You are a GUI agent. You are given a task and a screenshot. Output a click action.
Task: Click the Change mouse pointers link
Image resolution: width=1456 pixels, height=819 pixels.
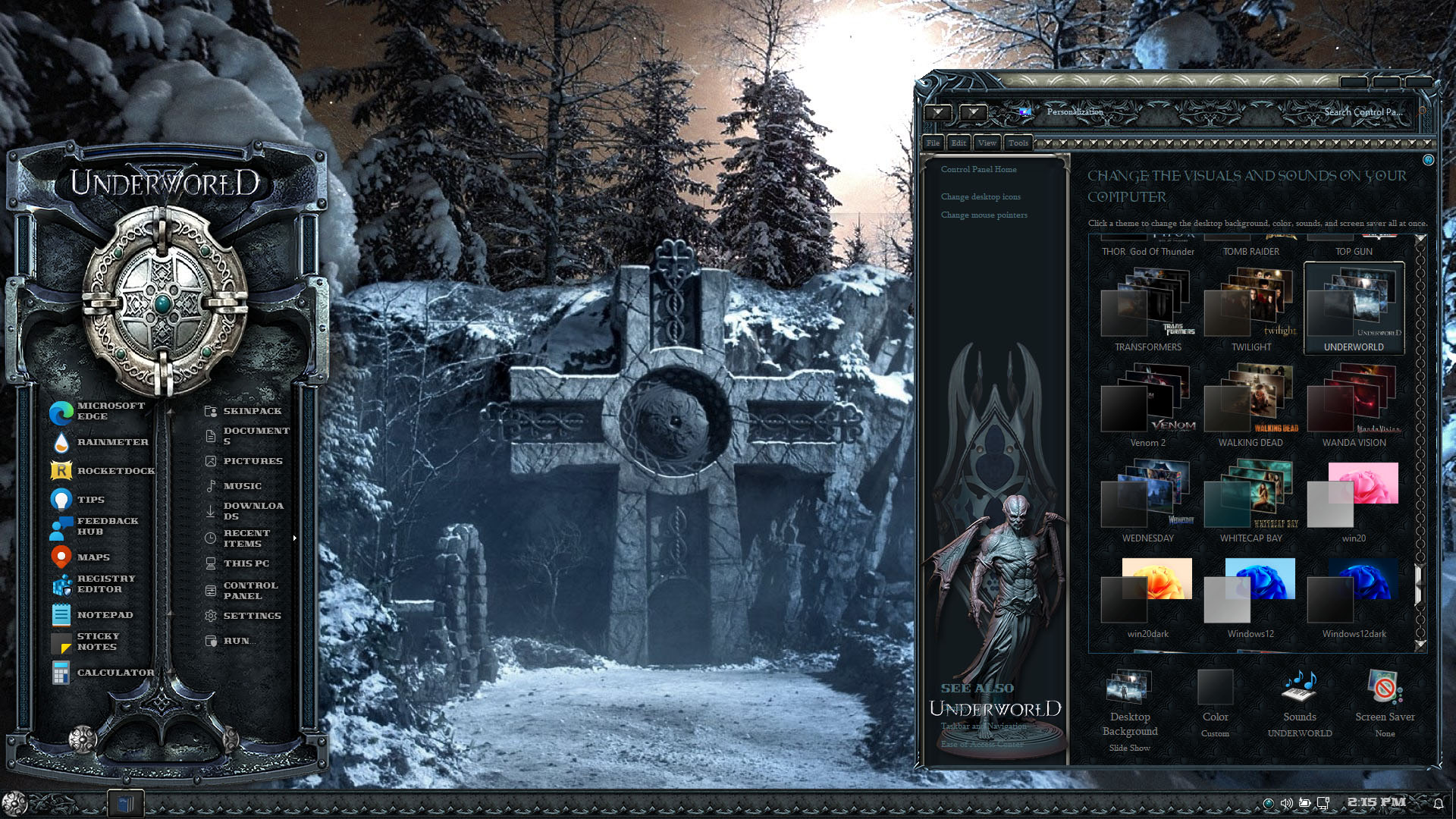pos(984,215)
